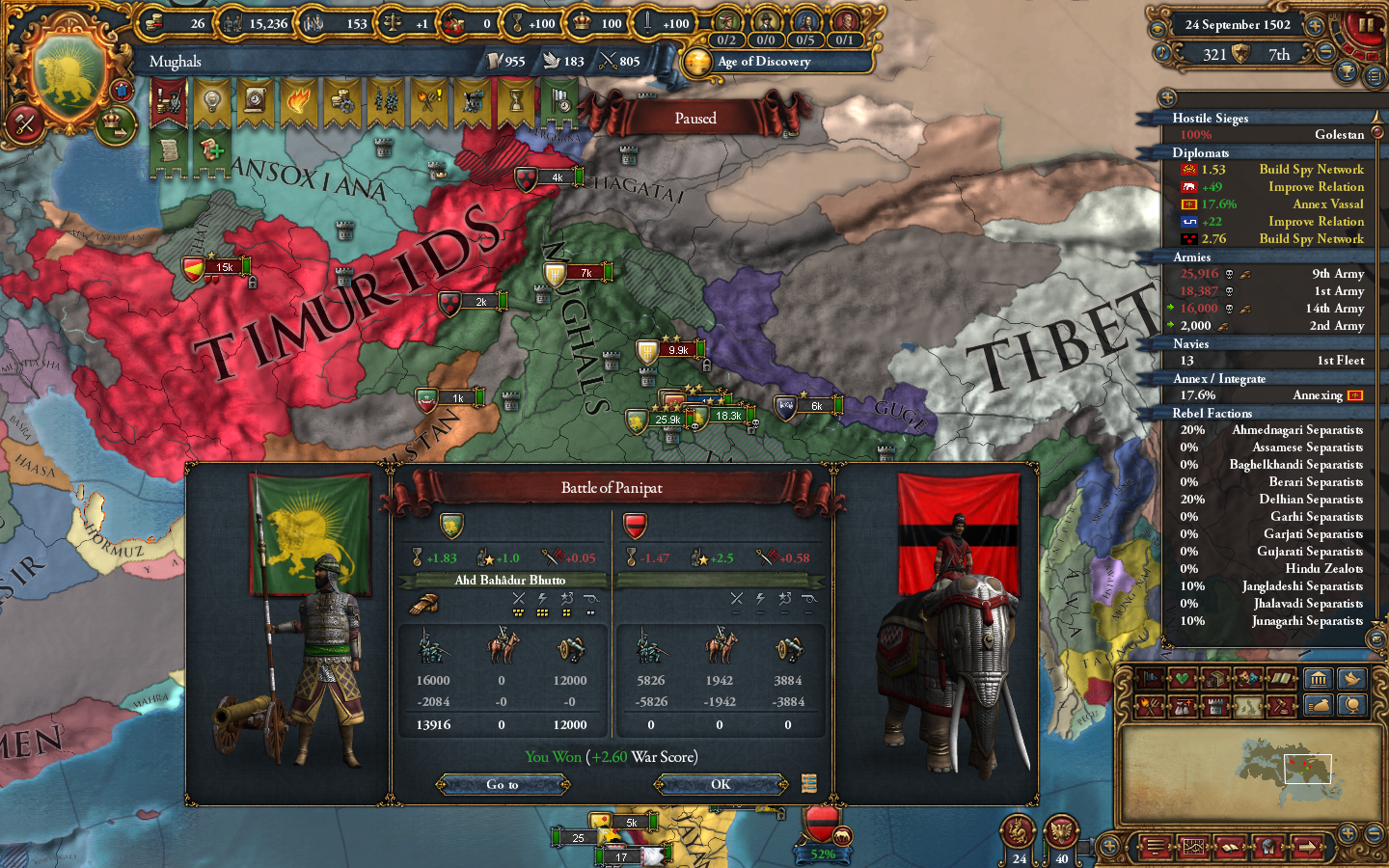Toggle the Holy Roman Empire dove mapmode

1351,678
